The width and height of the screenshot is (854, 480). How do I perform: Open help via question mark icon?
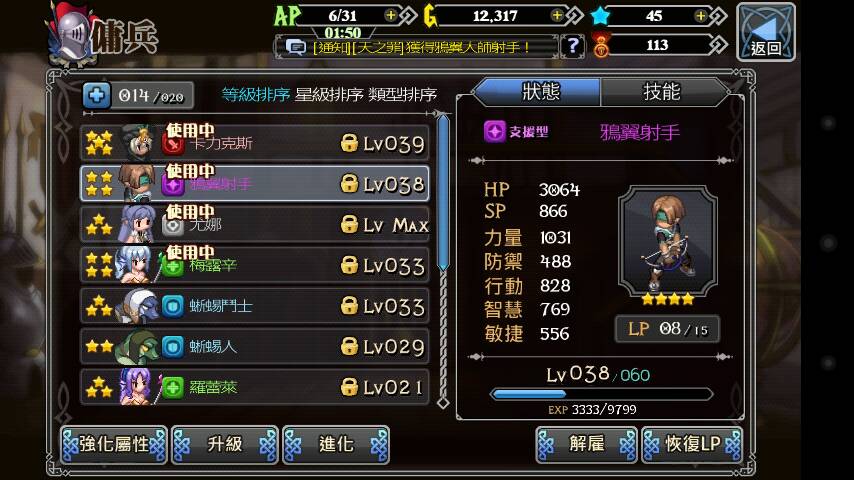tap(572, 45)
